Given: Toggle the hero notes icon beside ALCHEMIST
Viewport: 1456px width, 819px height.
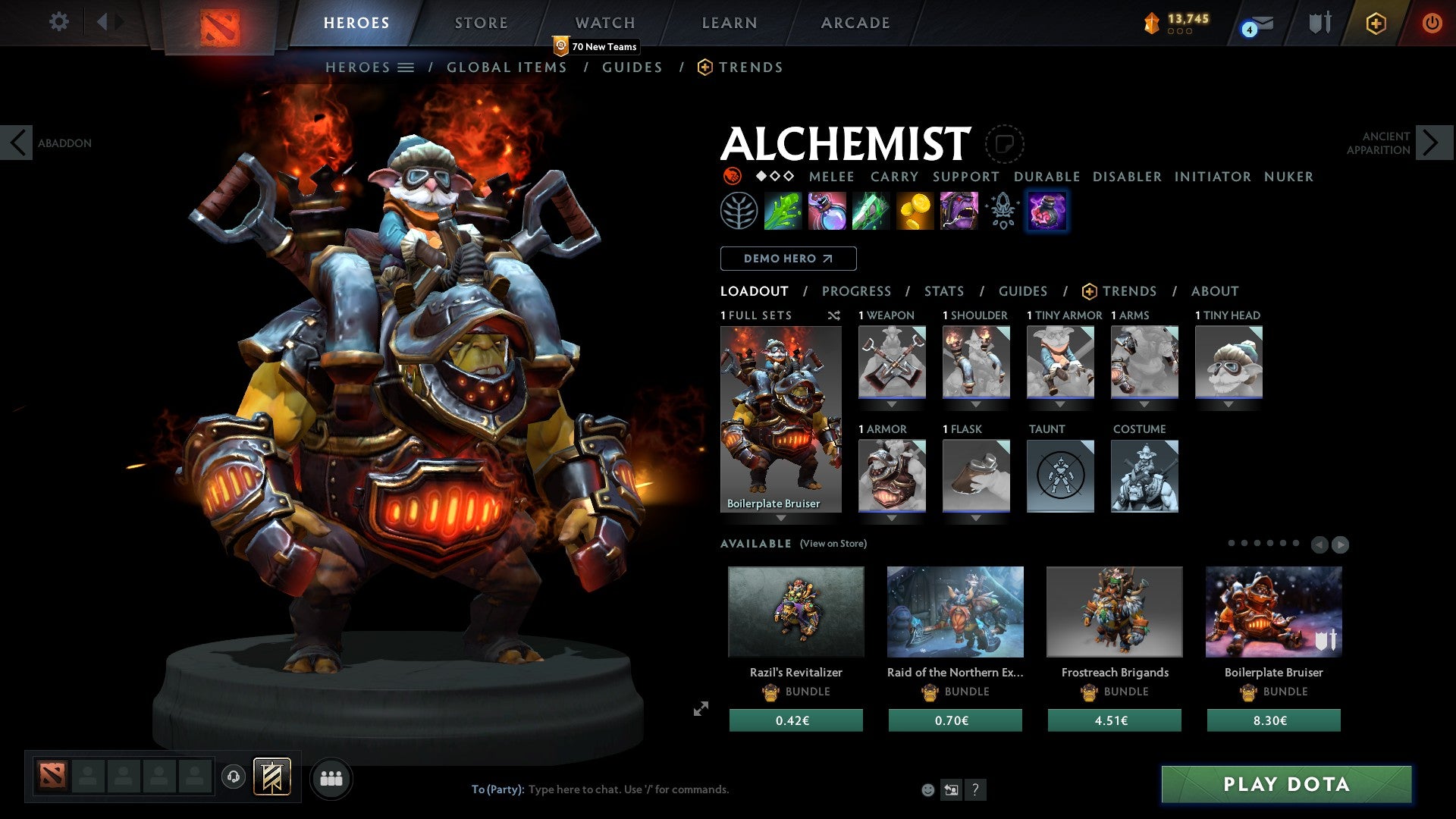Looking at the screenshot, I should pos(1005,146).
